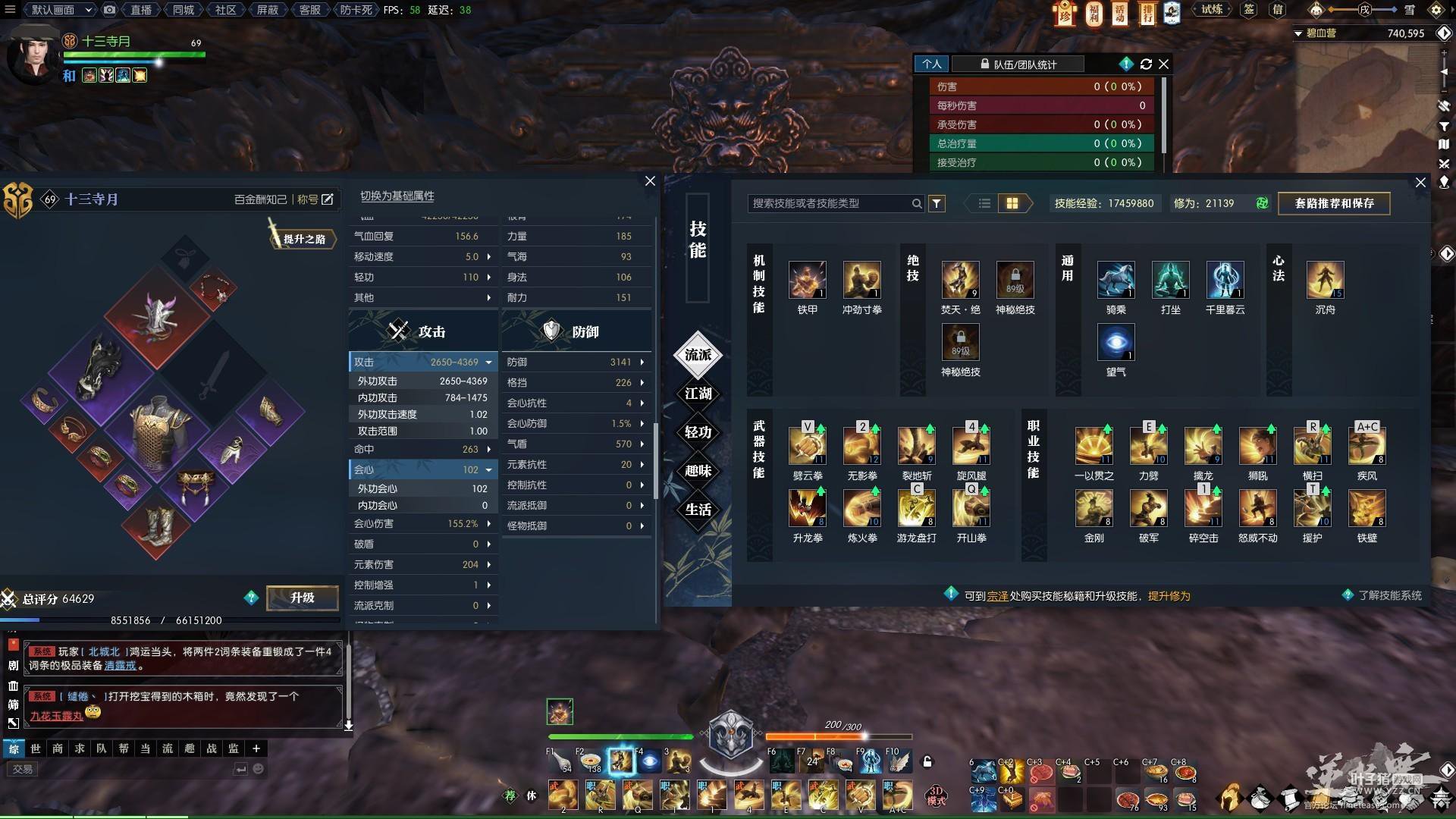Click the 升级 upgrade button
Viewport: 1456px width, 819px height.
pos(302,598)
